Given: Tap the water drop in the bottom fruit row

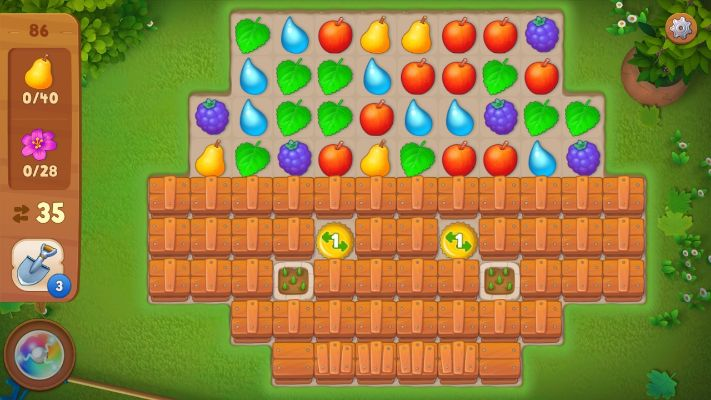Looking at the screenshot, I should [542, 158].
